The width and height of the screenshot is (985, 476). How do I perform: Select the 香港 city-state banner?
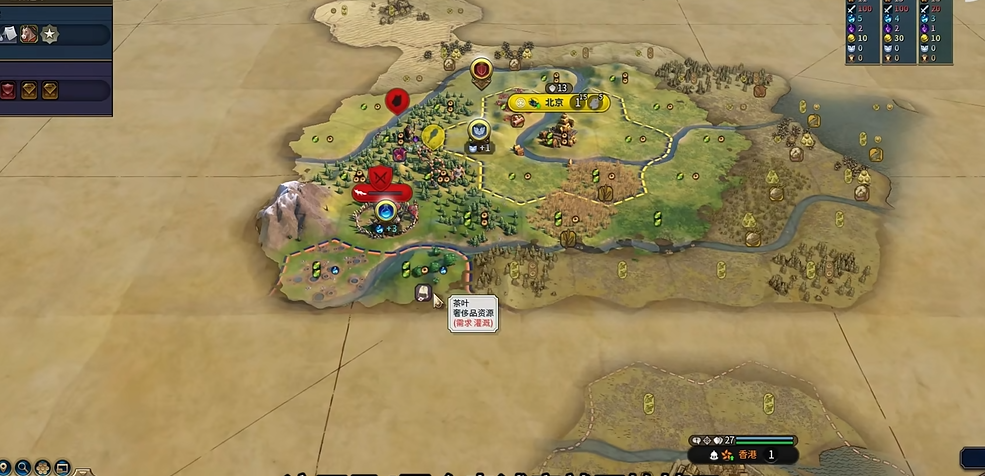coord(747,455)
